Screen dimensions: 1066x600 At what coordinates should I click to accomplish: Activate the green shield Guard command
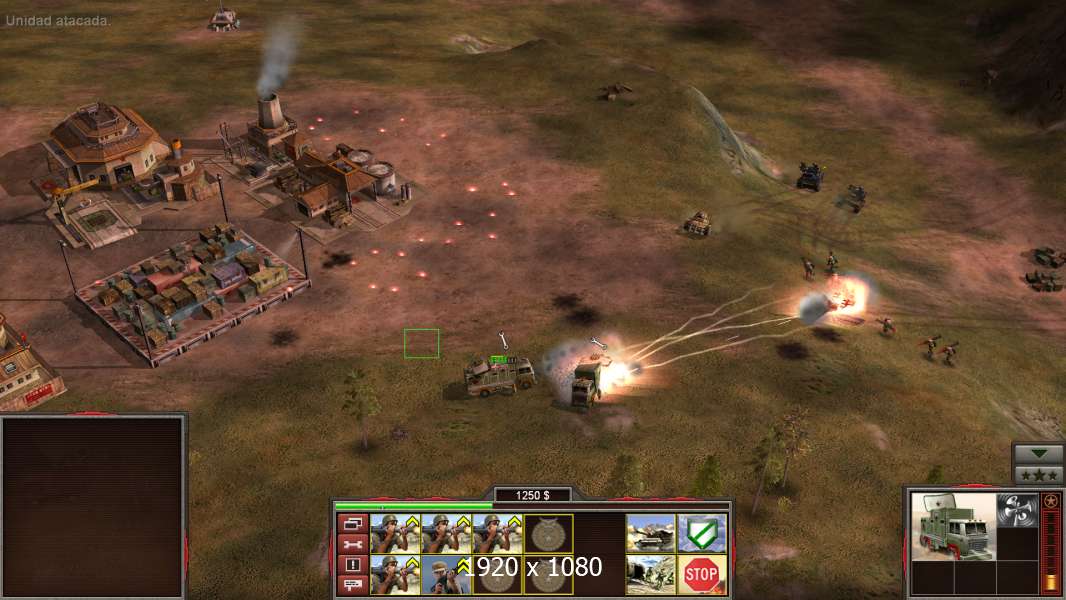point(701,533)
